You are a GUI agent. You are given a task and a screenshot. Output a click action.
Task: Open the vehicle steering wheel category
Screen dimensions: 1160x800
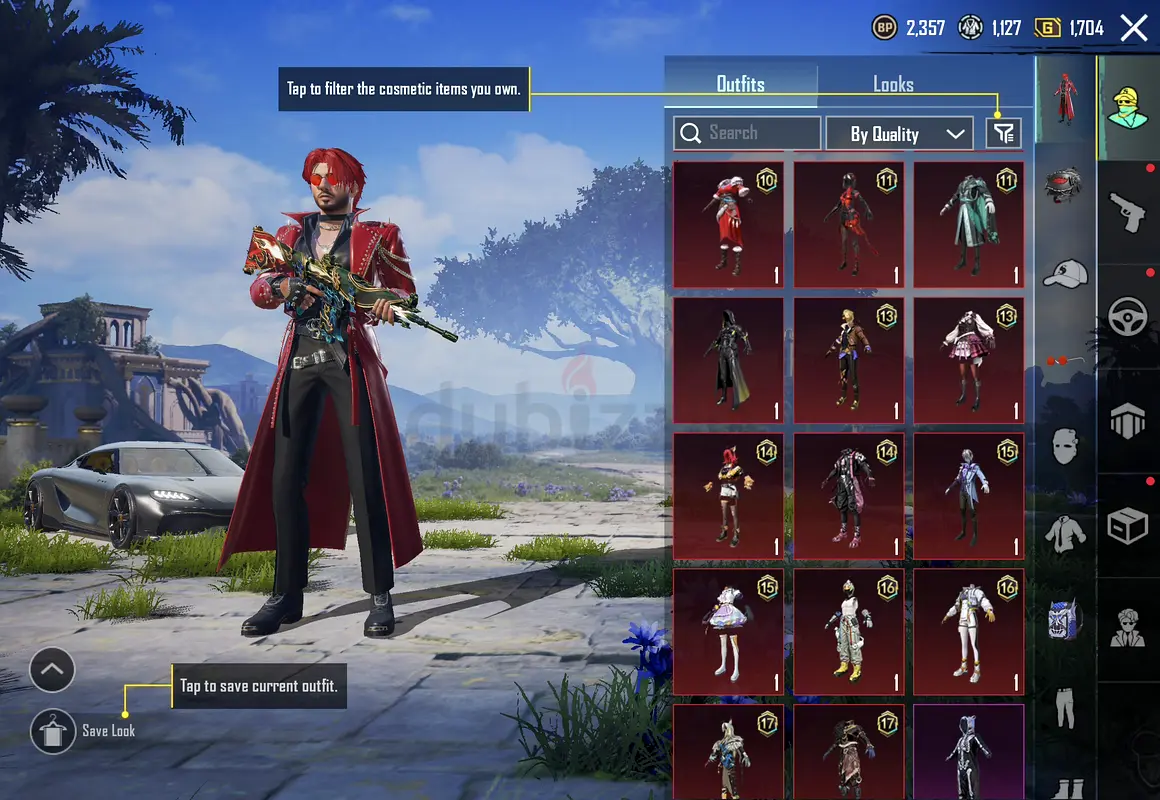point(1128,317)
